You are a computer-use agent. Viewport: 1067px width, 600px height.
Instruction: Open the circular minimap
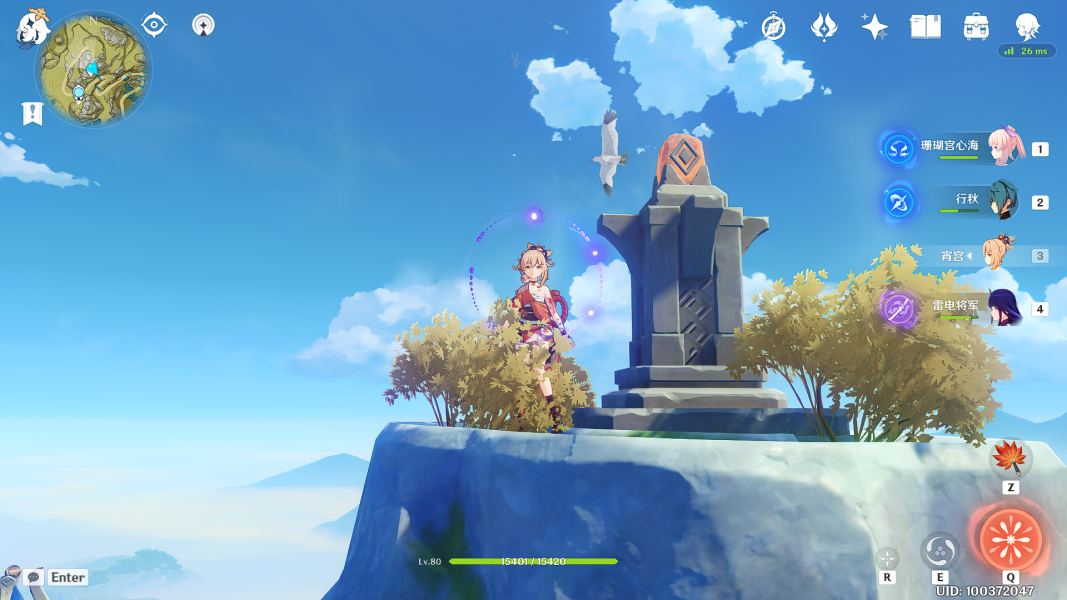coord(92,70)
